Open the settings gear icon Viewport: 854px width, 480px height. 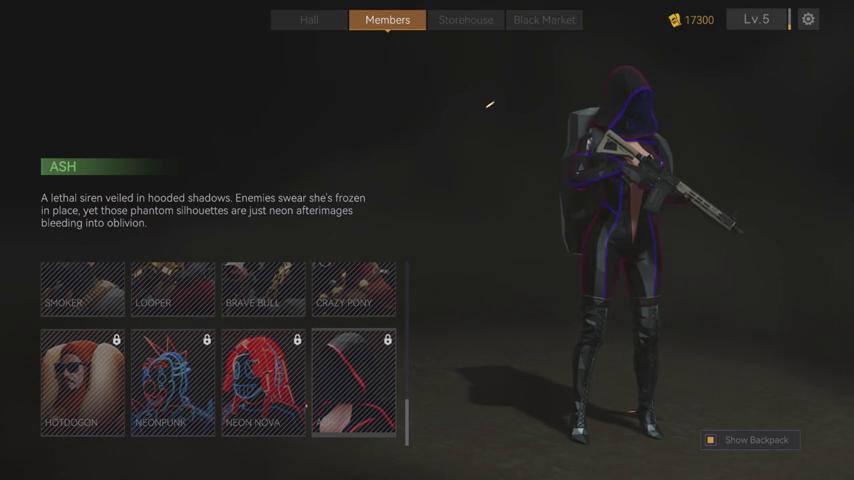click(808, 19)
